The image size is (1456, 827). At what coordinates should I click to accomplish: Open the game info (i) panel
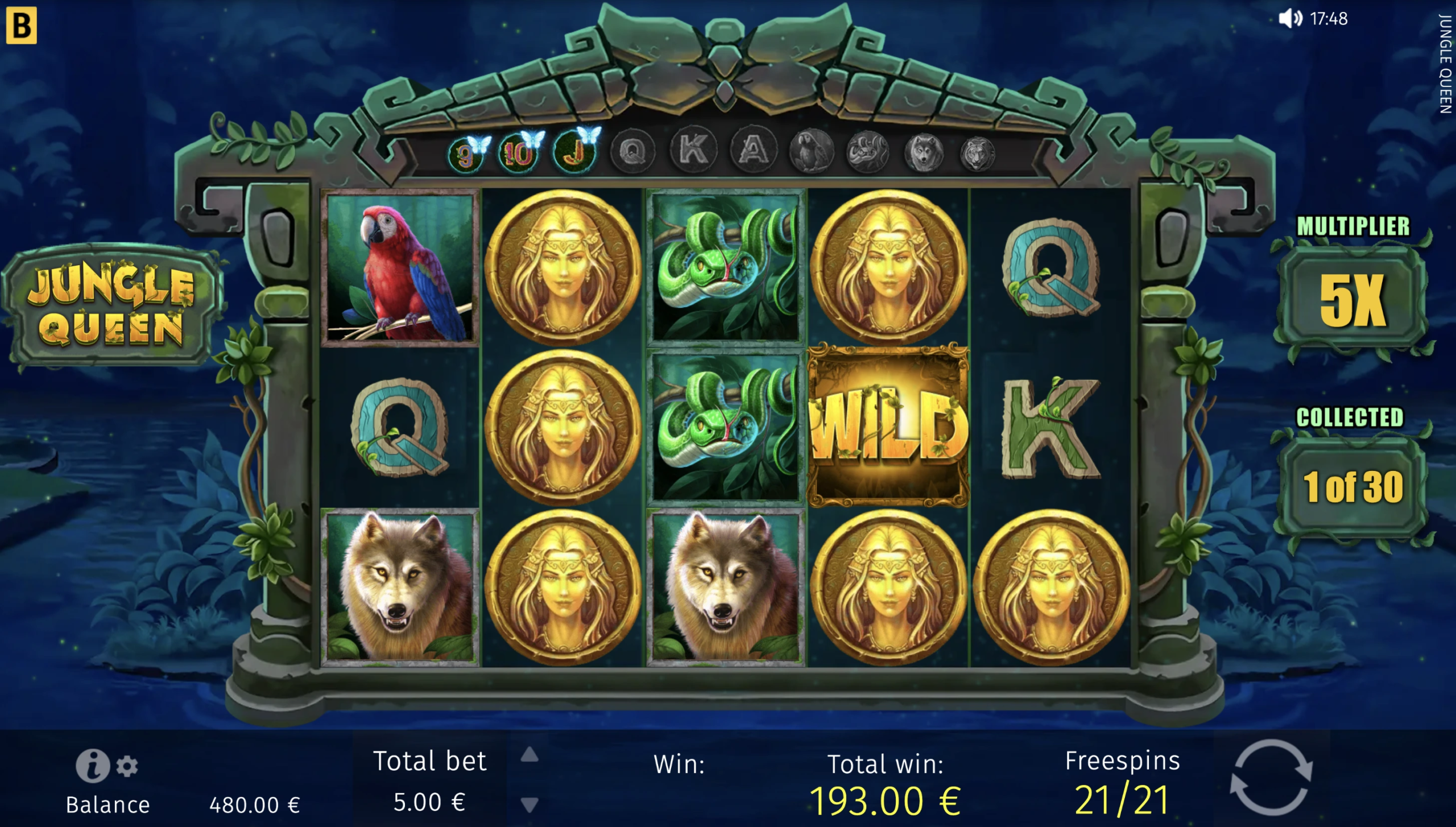pyautogui.click(x=93, y=766)
